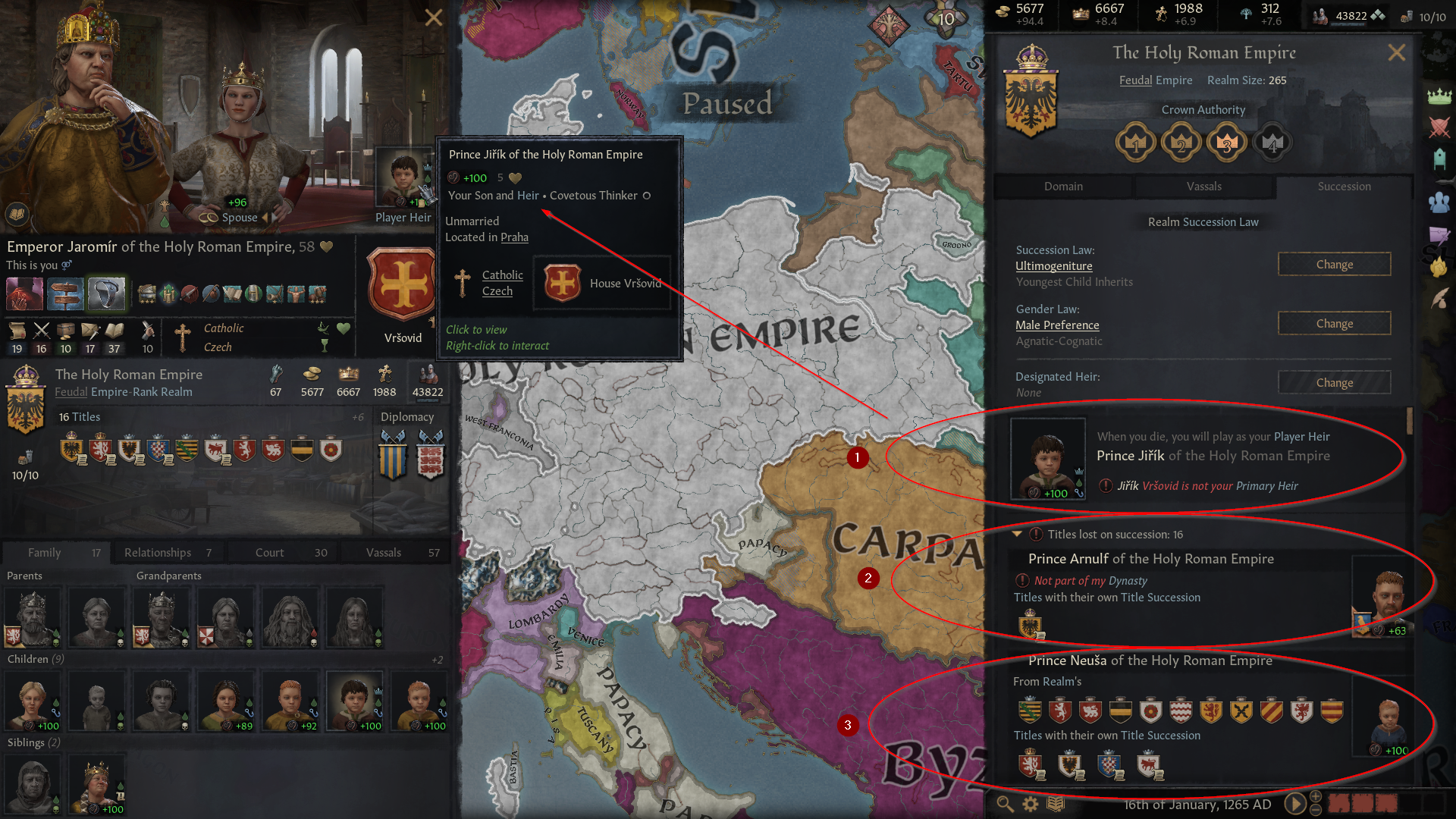Viewport: 1456px width, 819px height.
Task: Click Prince Jiřík's portrait in succession panel
Action: tap(1048, 457)
